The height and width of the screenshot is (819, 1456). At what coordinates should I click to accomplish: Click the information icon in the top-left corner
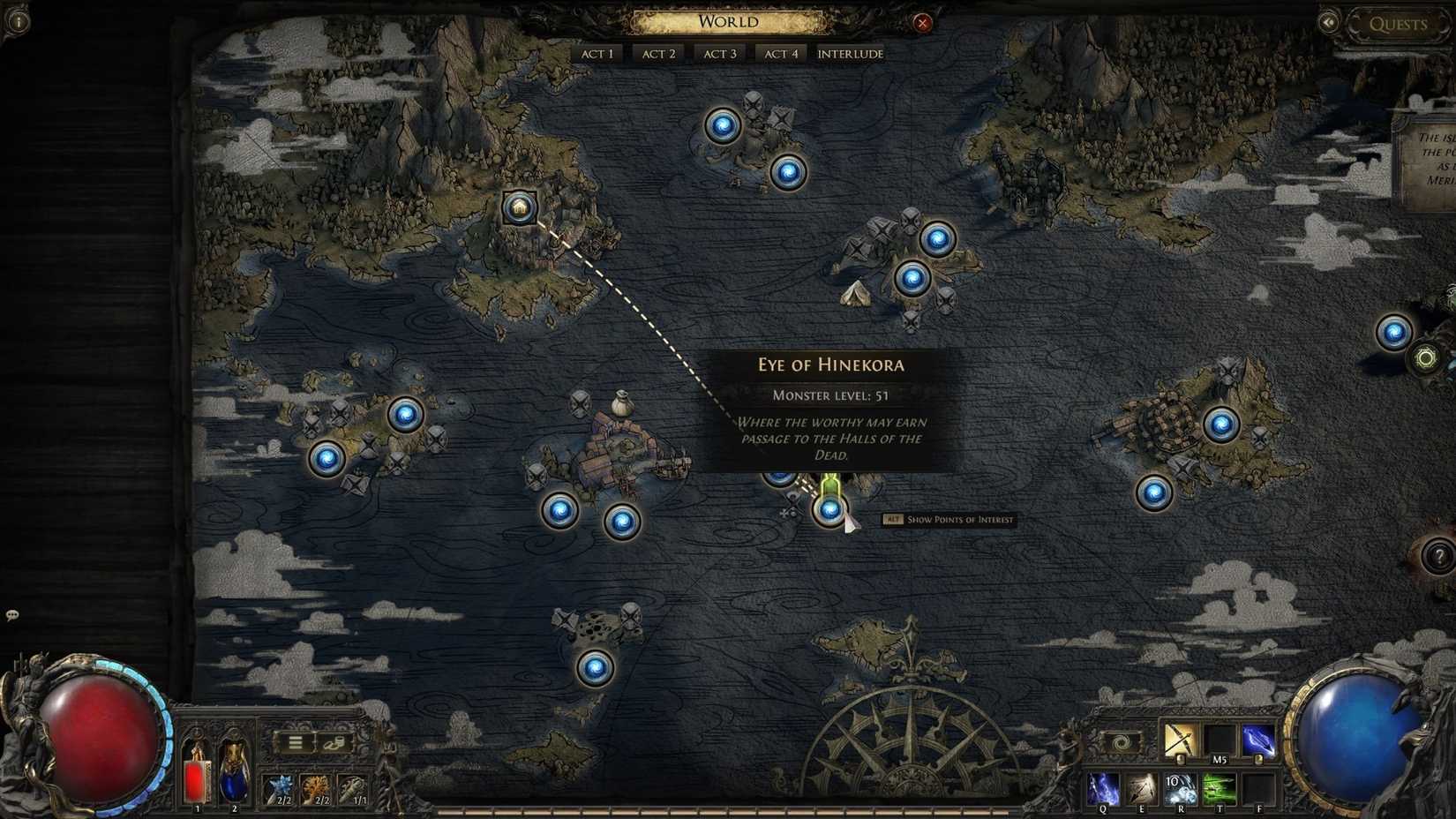(18, 19)
